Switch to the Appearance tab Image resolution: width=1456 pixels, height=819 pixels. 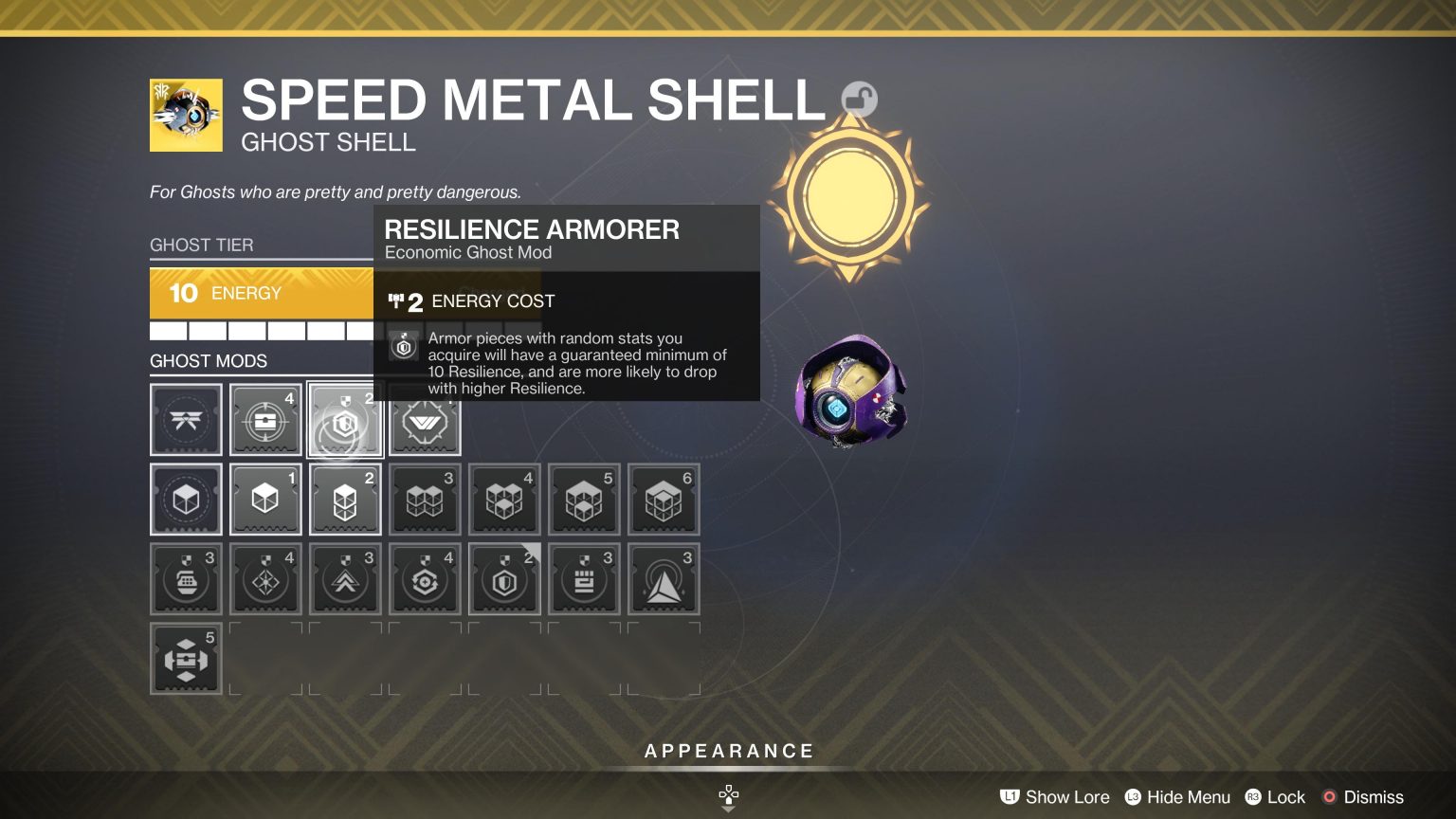click(728, 750)
